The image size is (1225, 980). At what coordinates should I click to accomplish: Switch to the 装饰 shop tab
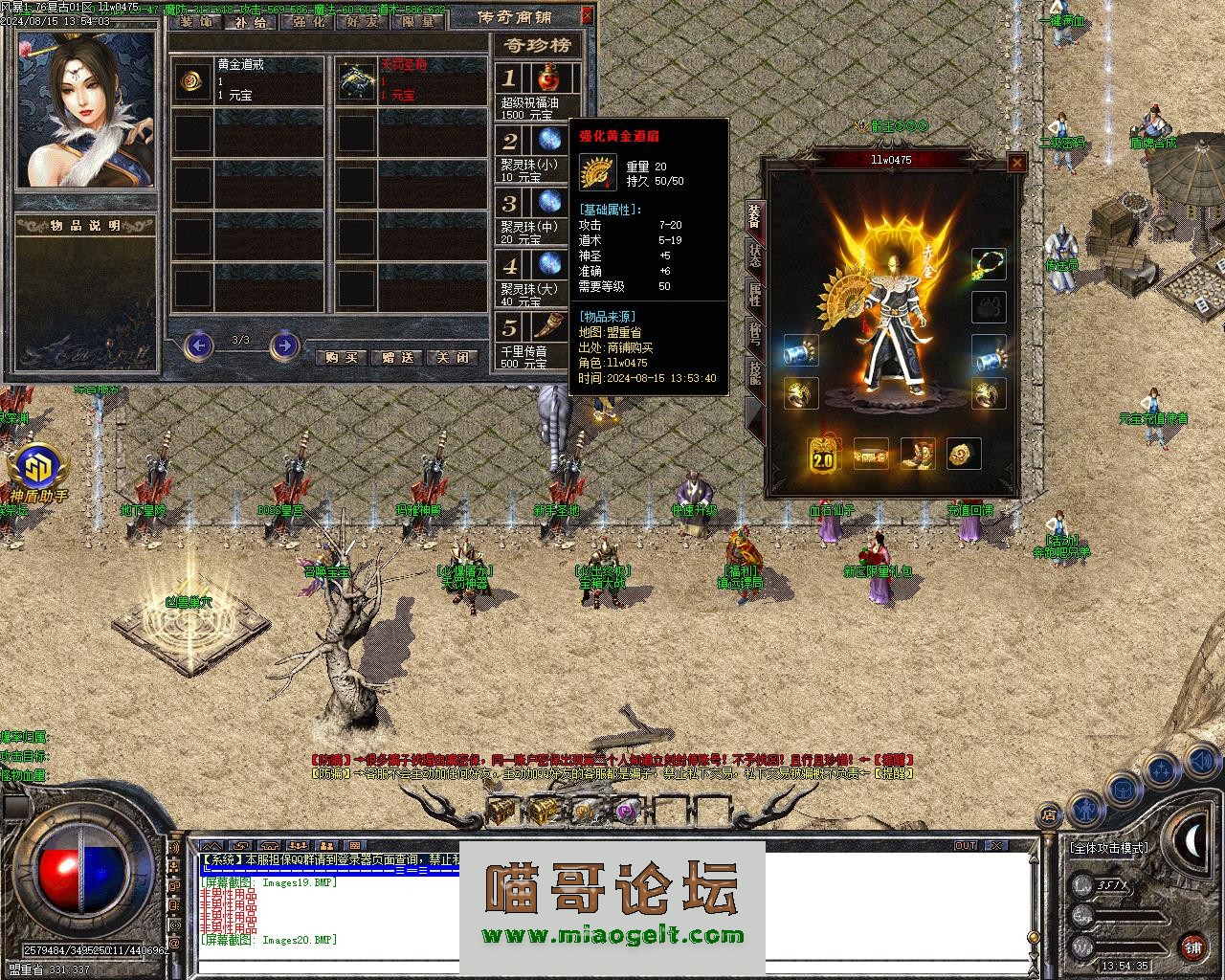tap(196, 21)
